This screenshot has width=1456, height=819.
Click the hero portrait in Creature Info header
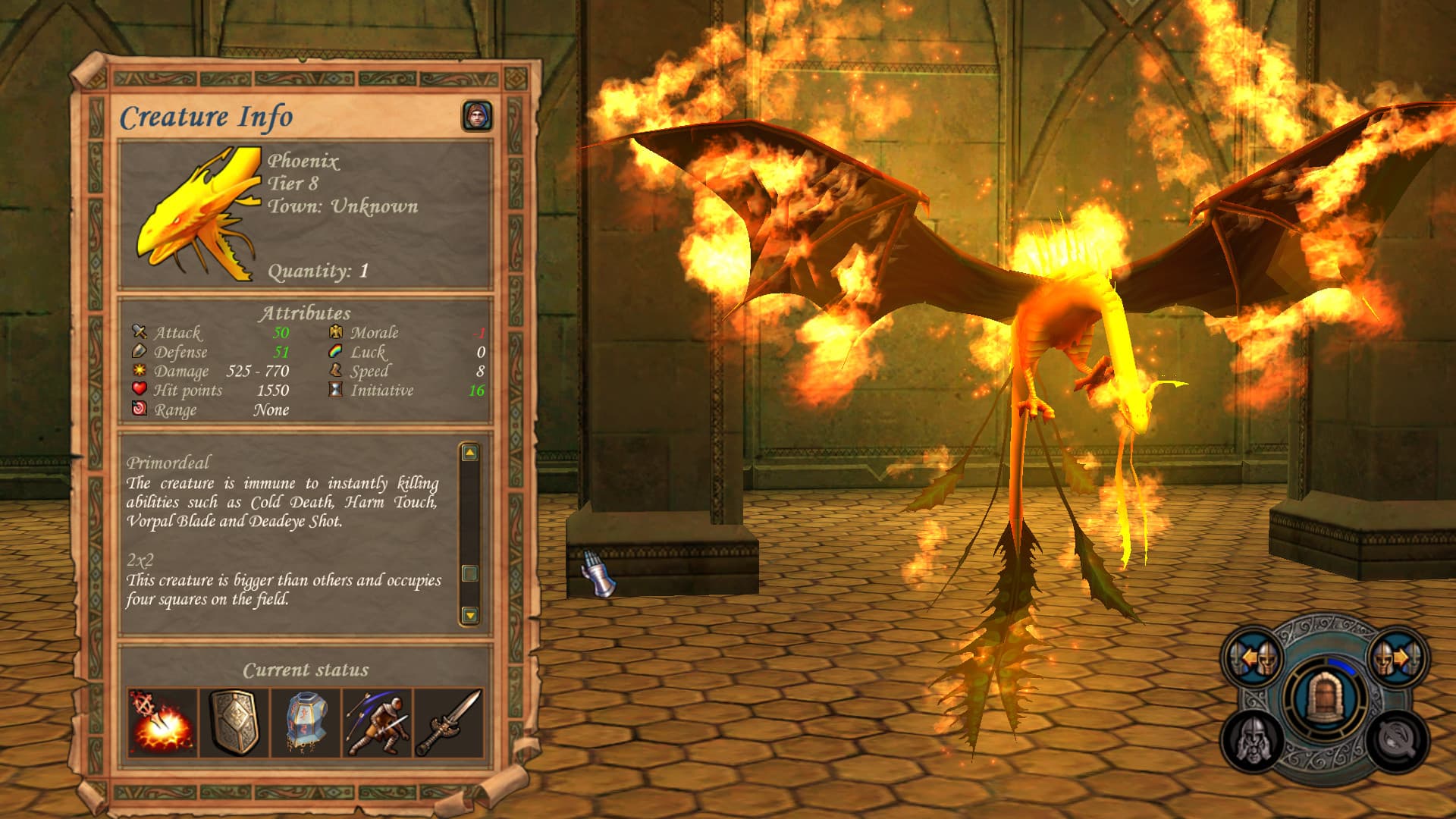coord(477,116)
